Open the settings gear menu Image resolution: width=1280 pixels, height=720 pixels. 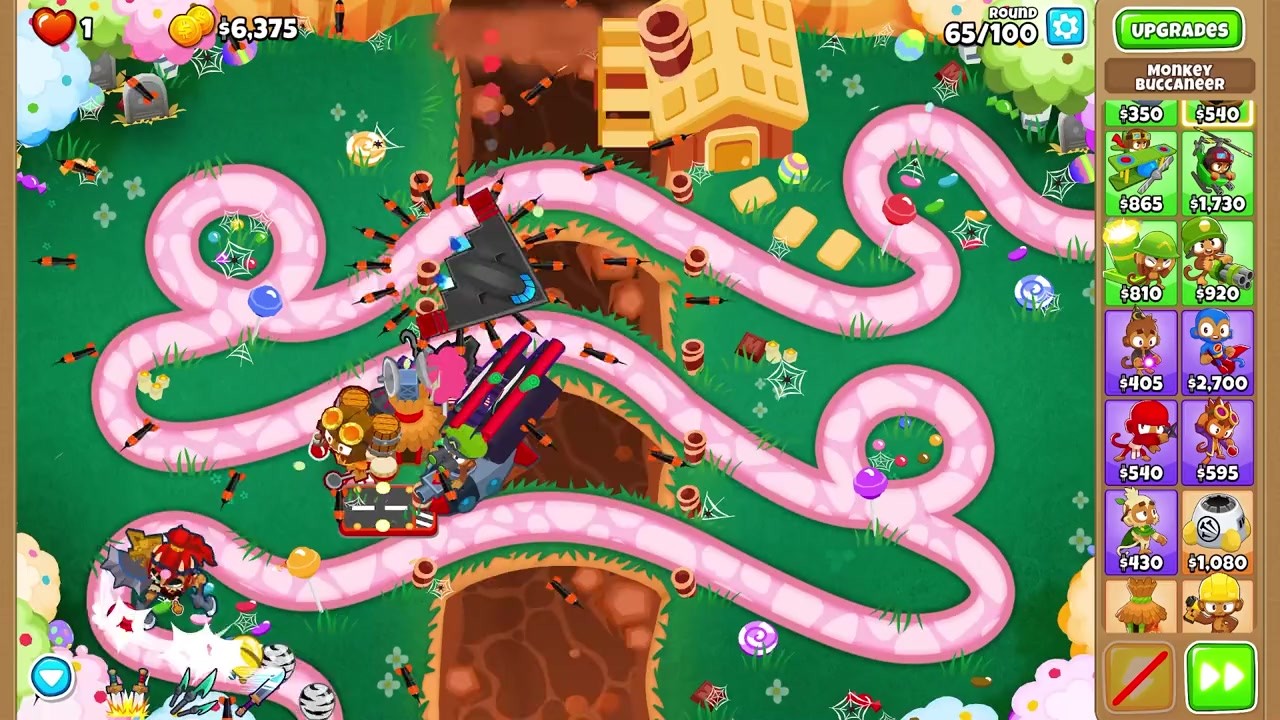click(x=1063, y=28)
